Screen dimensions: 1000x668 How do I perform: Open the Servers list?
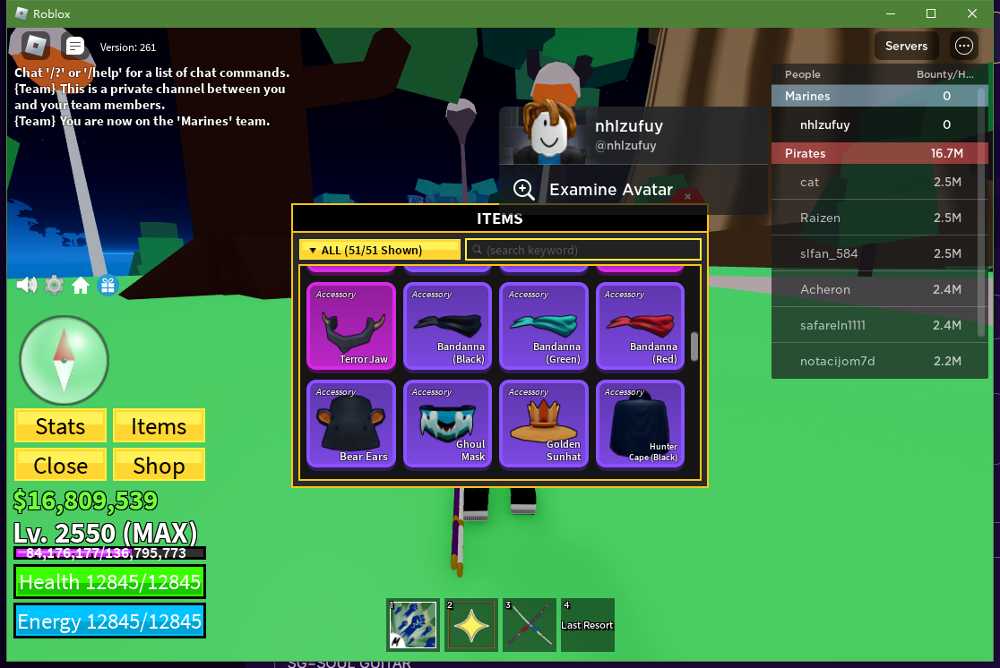point(906,46)
